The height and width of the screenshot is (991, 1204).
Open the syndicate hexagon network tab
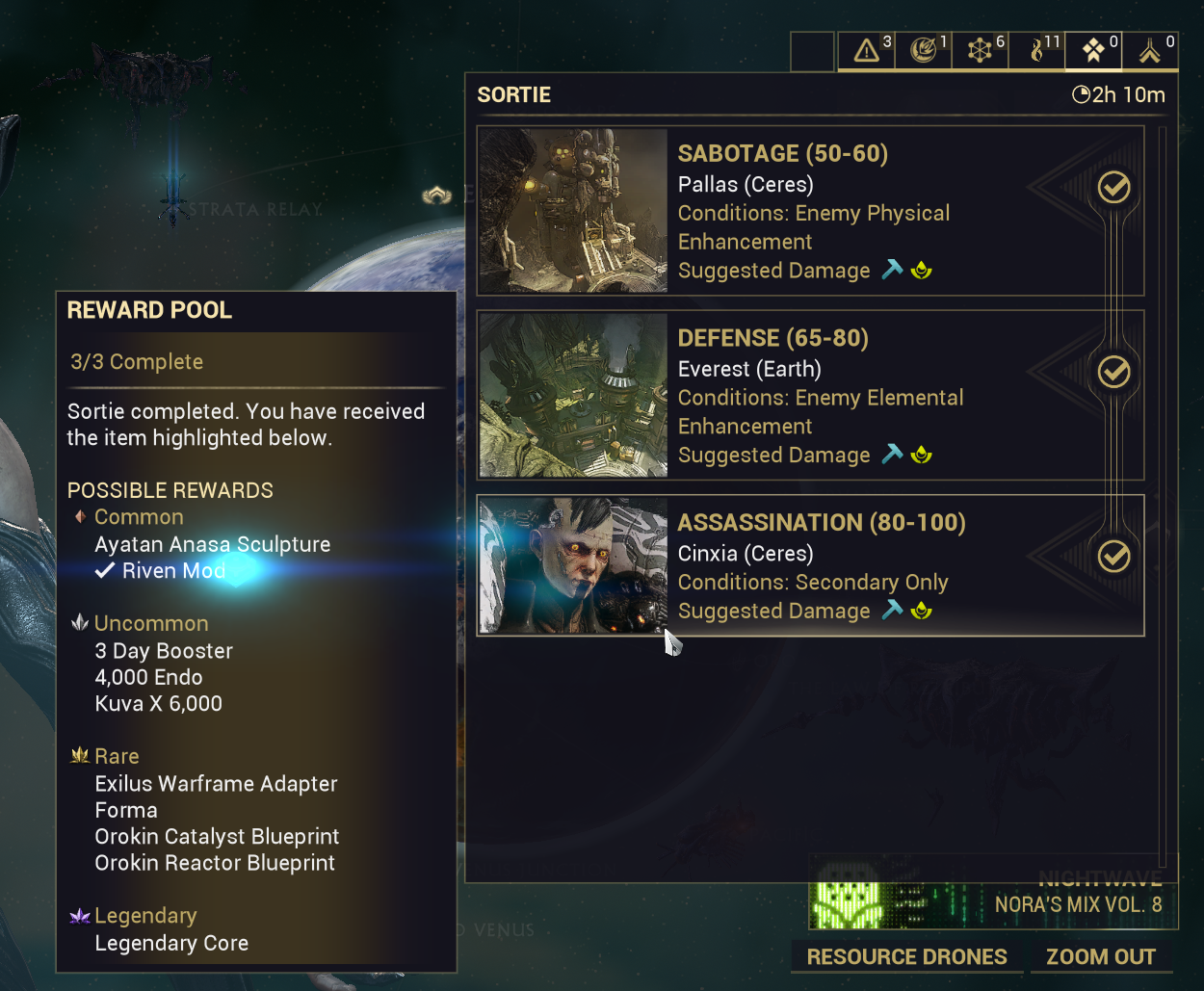tap(980, 50)
